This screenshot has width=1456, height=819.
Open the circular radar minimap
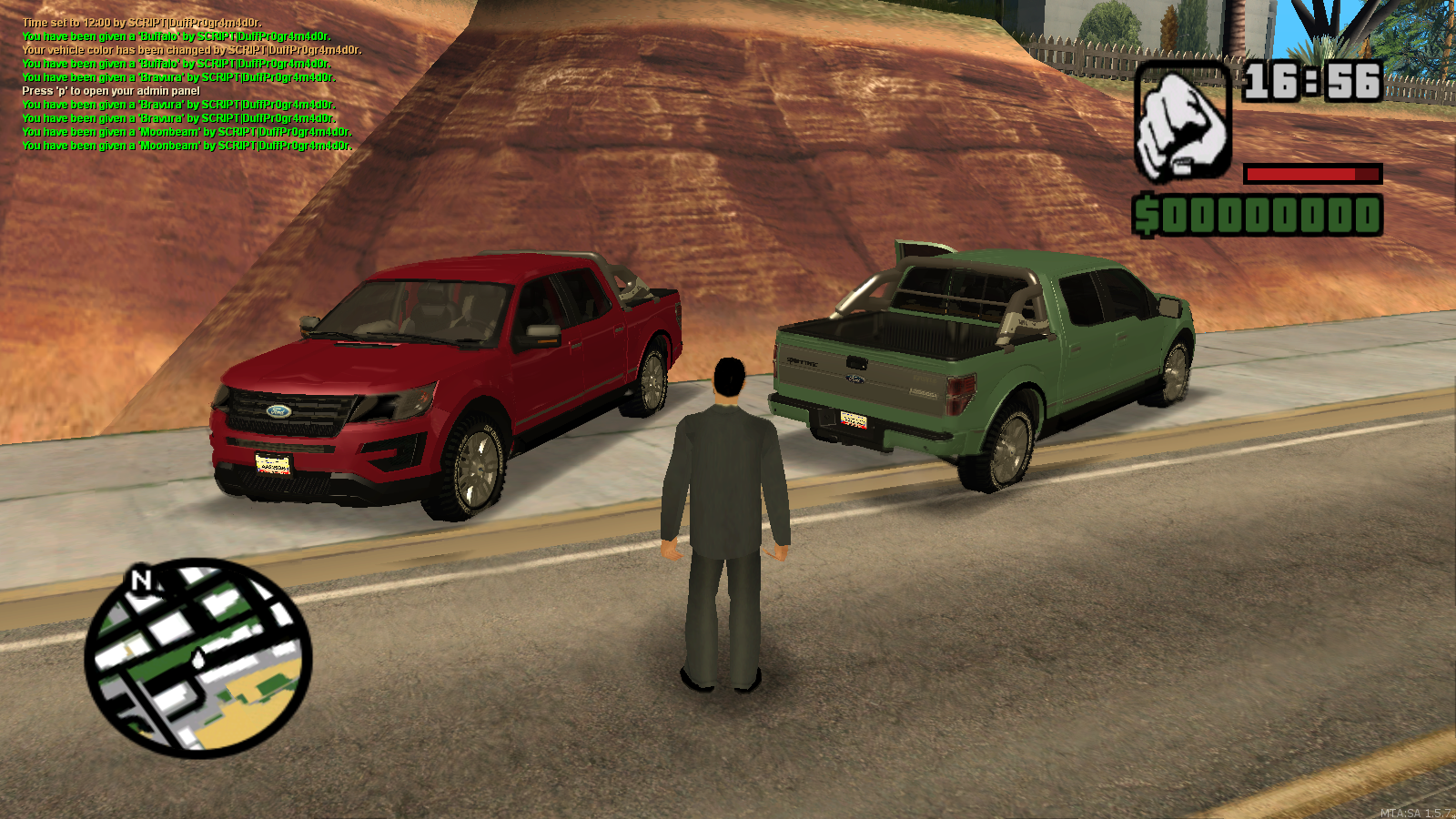(198, 658)
